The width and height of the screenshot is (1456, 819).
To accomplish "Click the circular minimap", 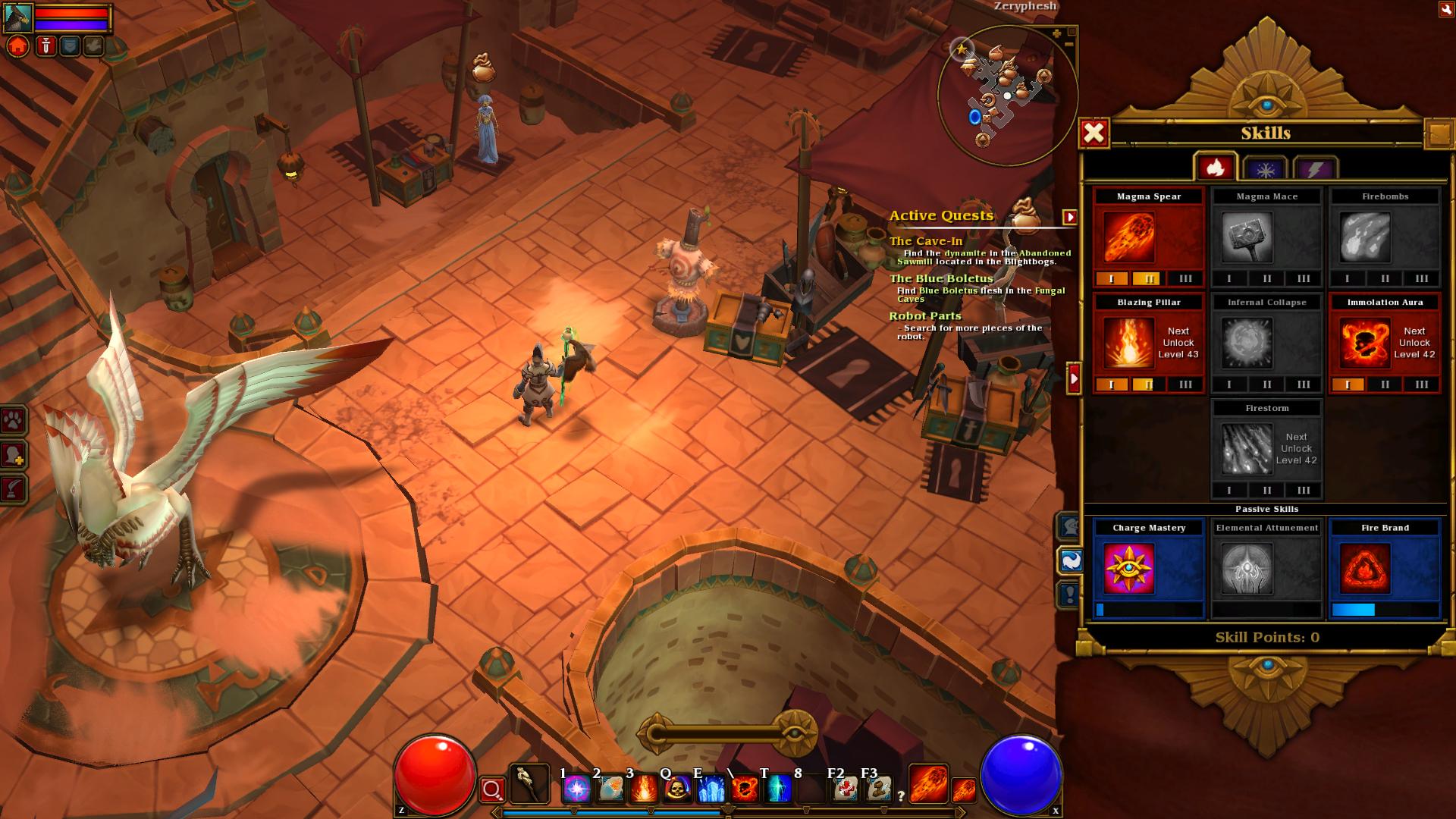I will (1006, 96).
